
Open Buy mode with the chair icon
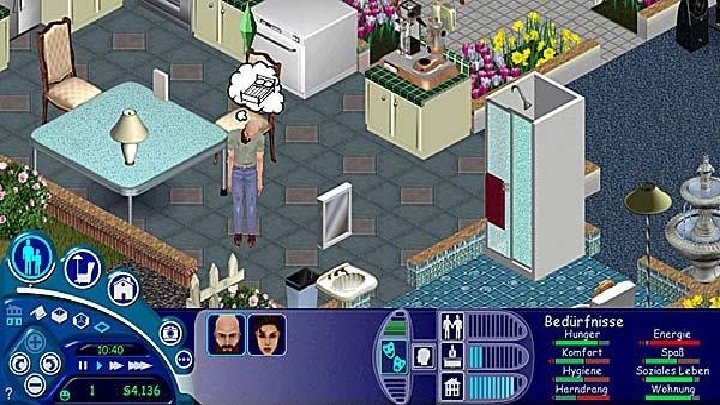[81, 267]
